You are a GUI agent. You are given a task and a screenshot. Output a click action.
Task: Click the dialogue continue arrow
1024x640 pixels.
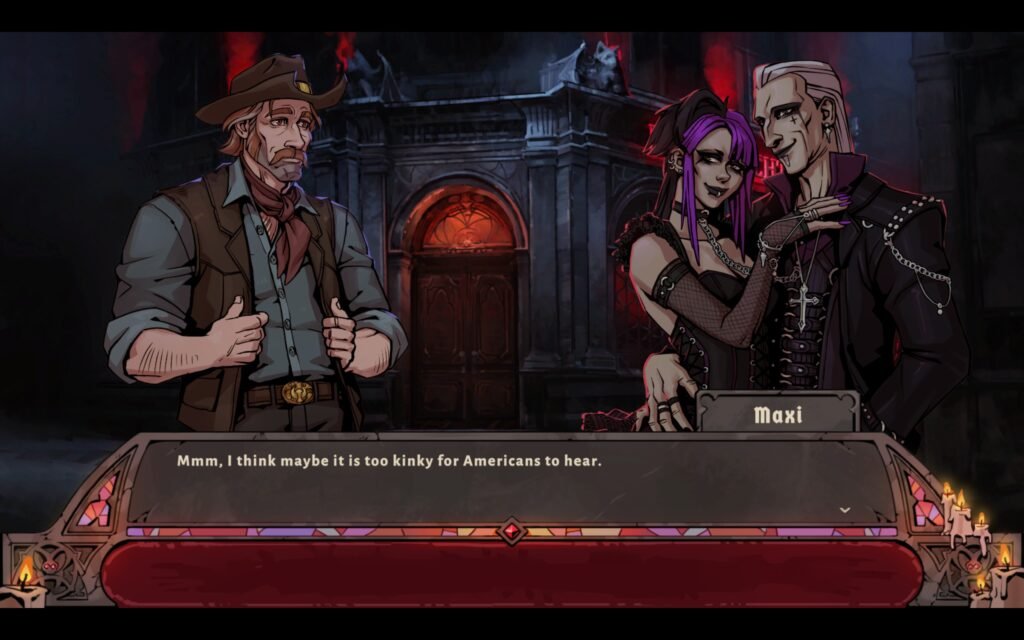tap(844, 510)
